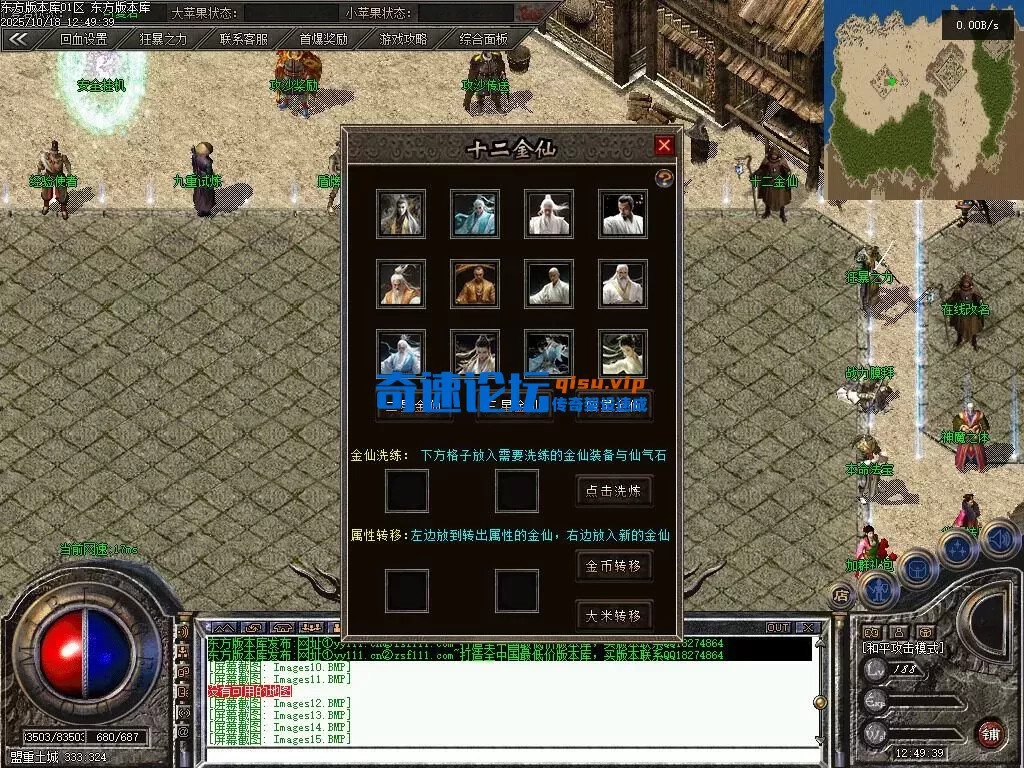
Task: Open the 狂暴之力 menu
Action: coord(163,39)
